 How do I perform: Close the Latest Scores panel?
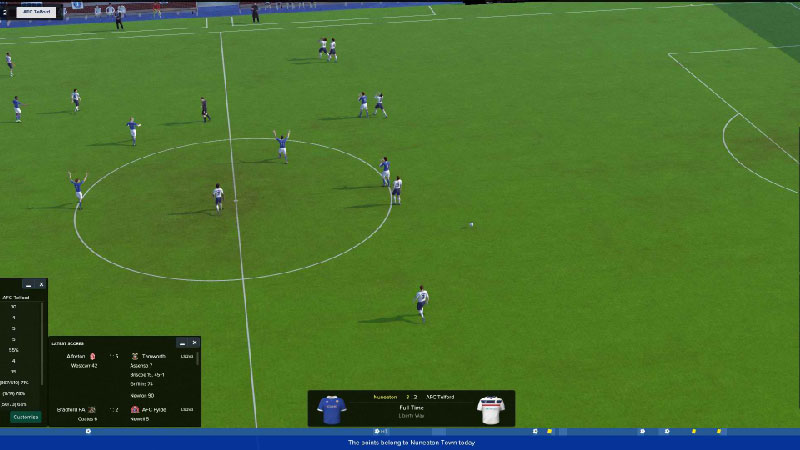[194, 342]
